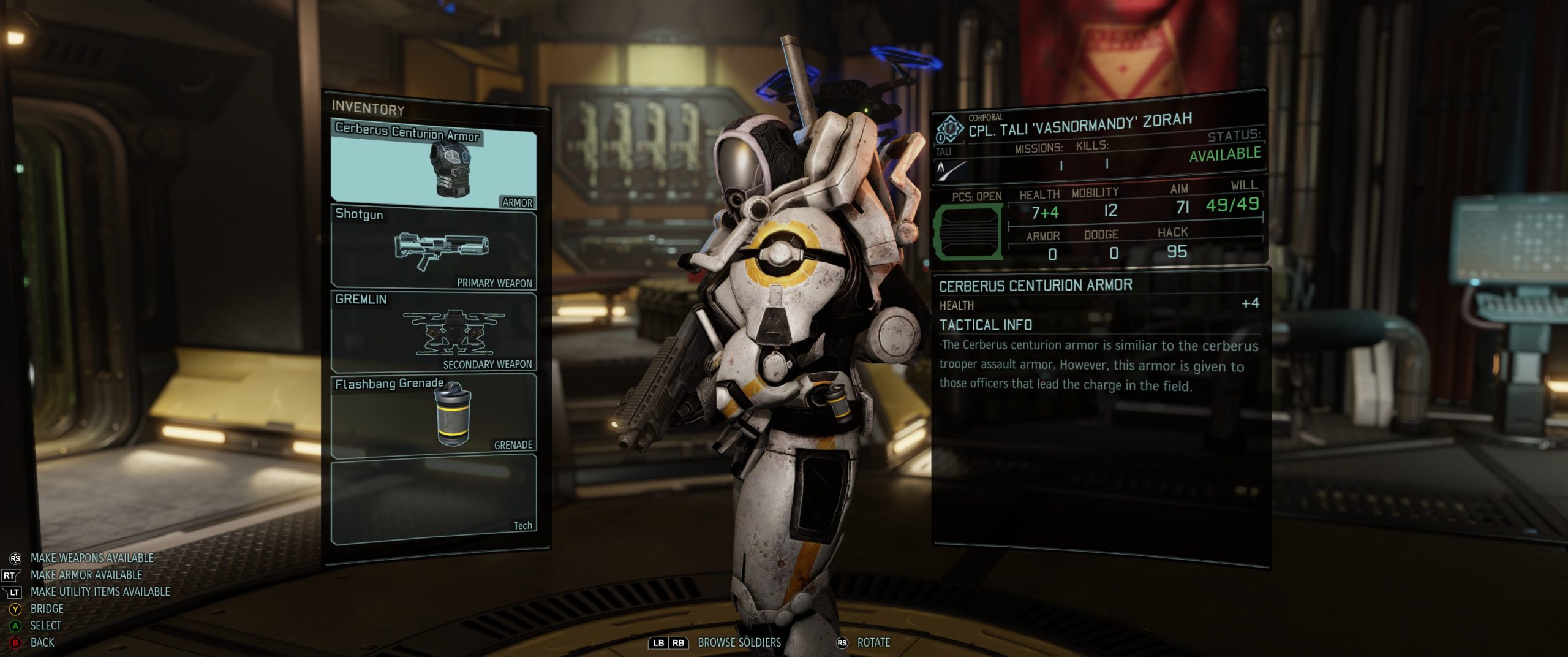The image size is (1568, 657).
Task: Choose Make Armor Available
Action: (86, 575)
